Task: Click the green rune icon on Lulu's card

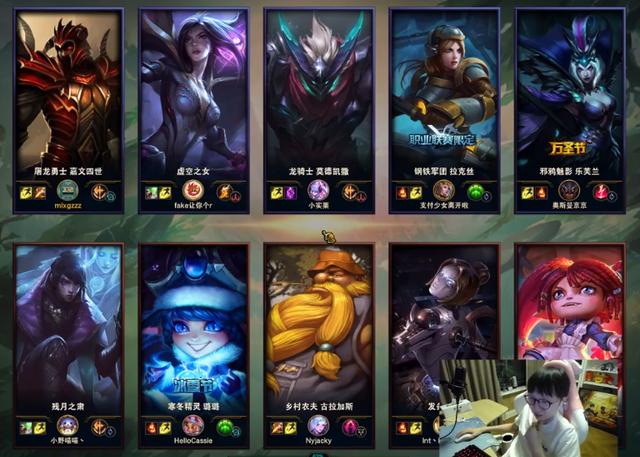Action: click(x=226, y=427)
